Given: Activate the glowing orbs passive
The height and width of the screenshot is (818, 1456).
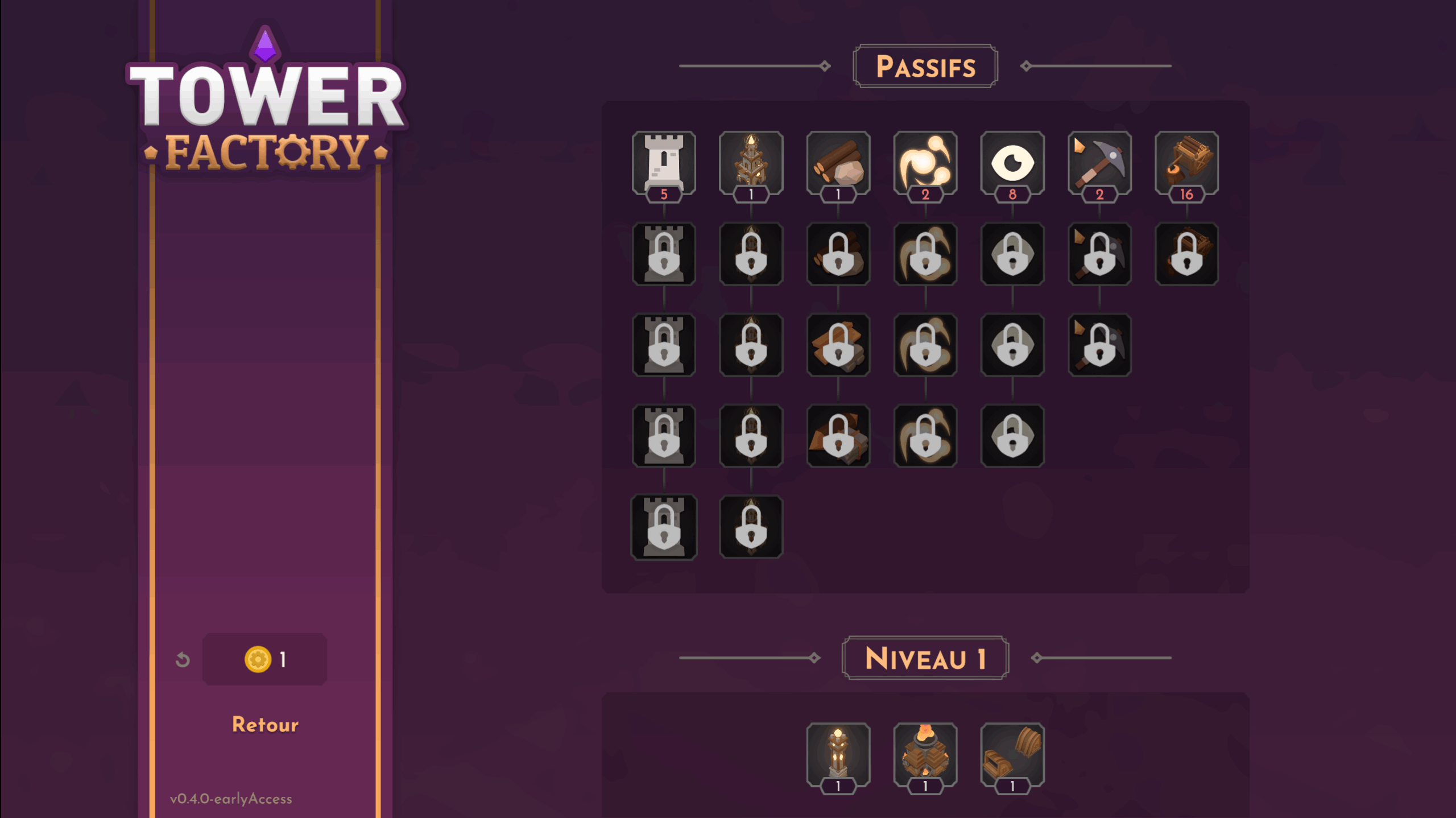Looking at the screenshot, I should click(925, 163).
